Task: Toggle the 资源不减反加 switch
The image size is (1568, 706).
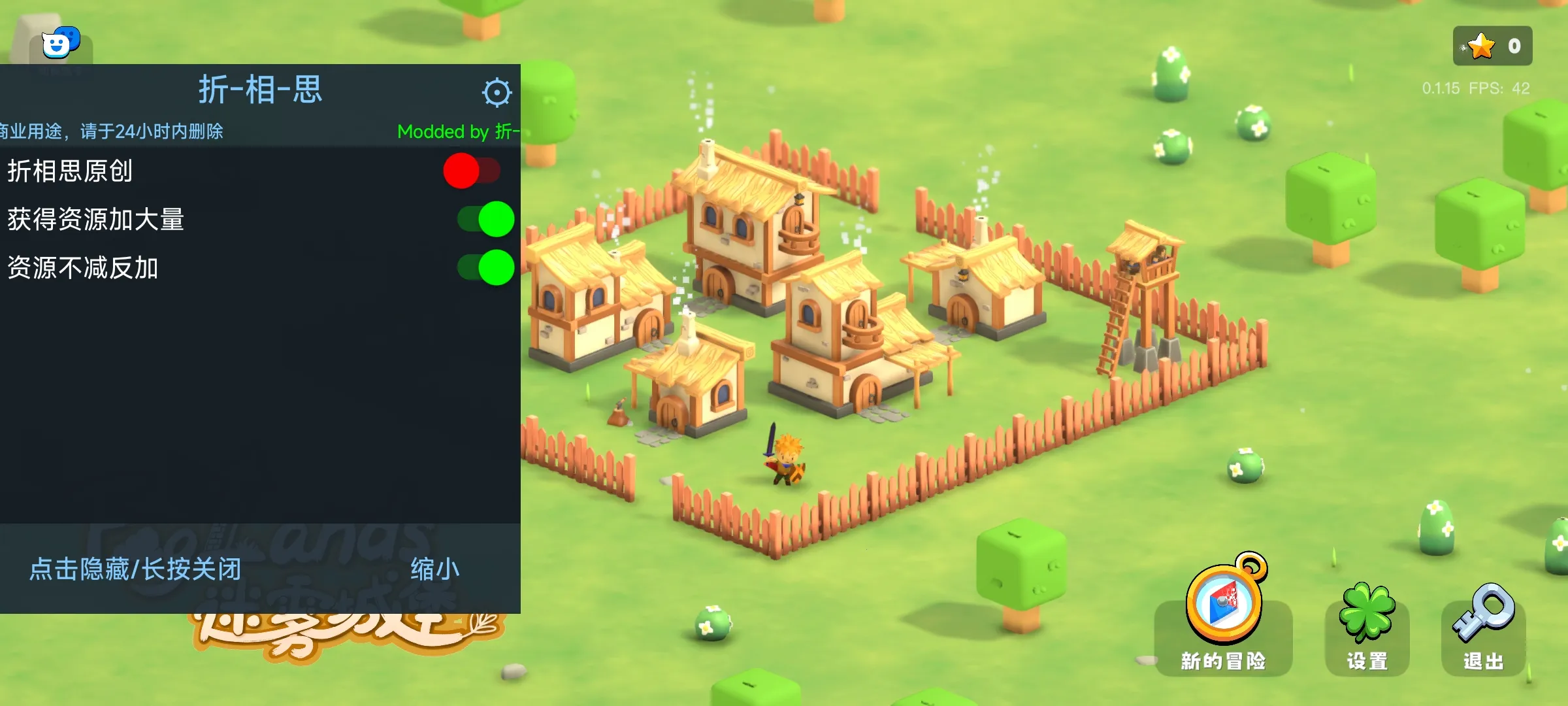Action: pyautogui.click(x=485, y=267)
